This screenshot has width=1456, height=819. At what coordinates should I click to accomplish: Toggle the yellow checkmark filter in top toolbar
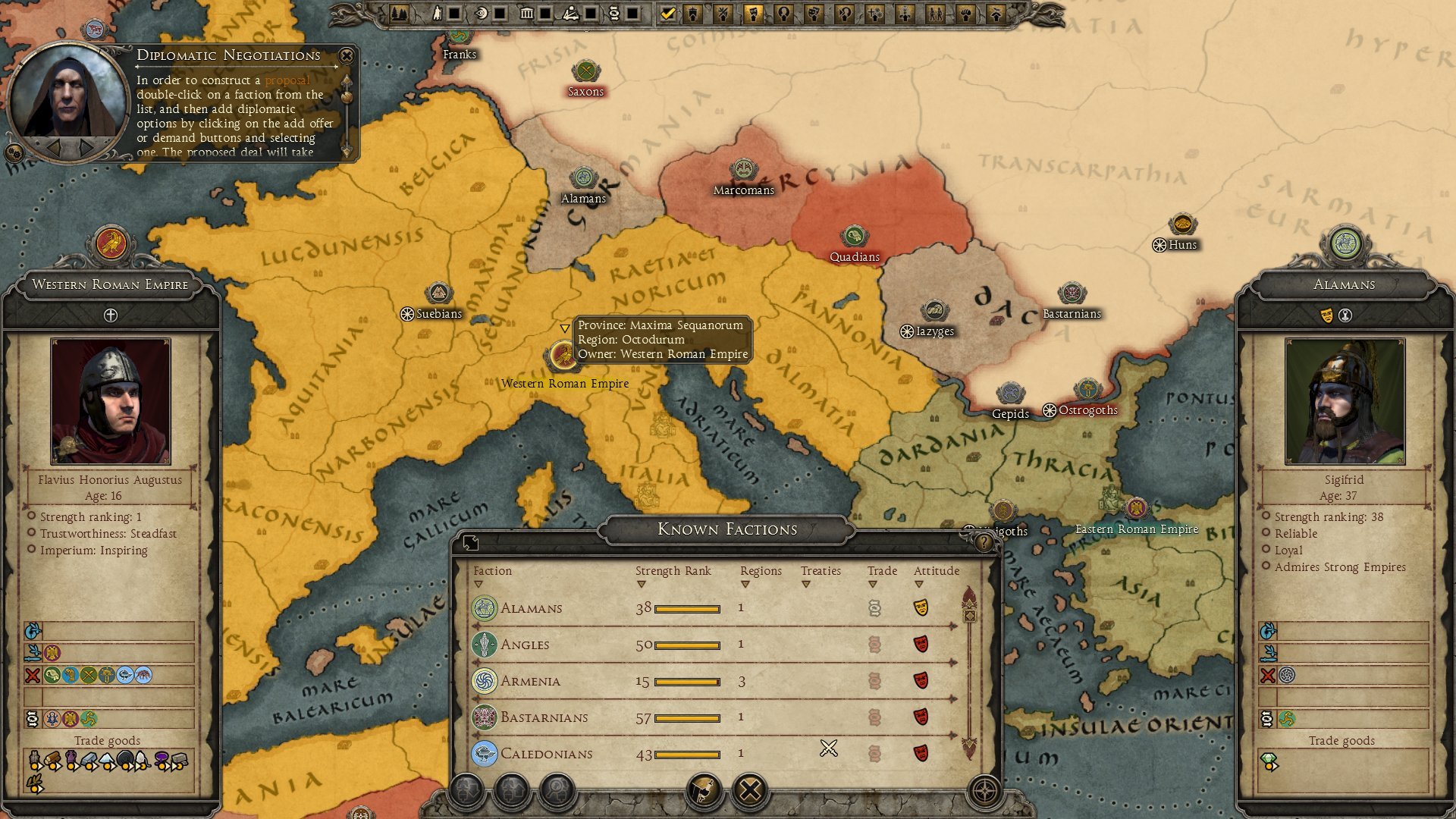pos(668,11)
